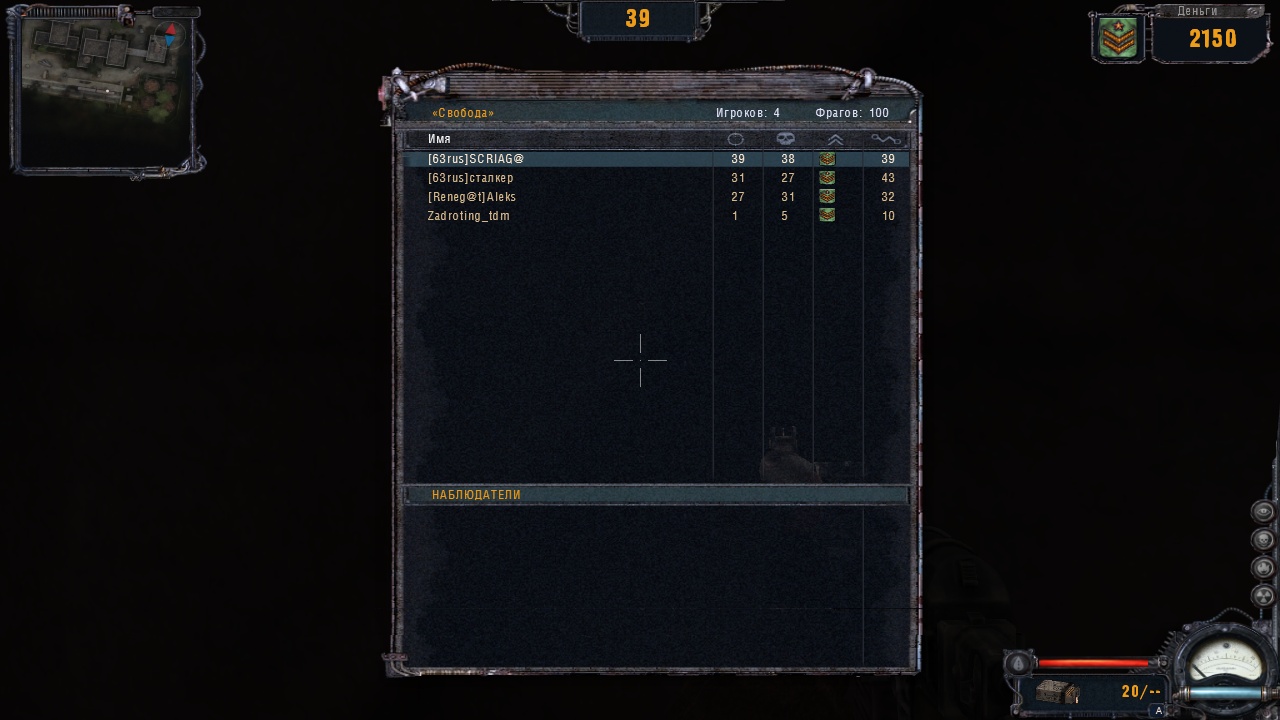
Task: Click the minimap in the corner
Action: pyautogui.click(x=104, y=88)
